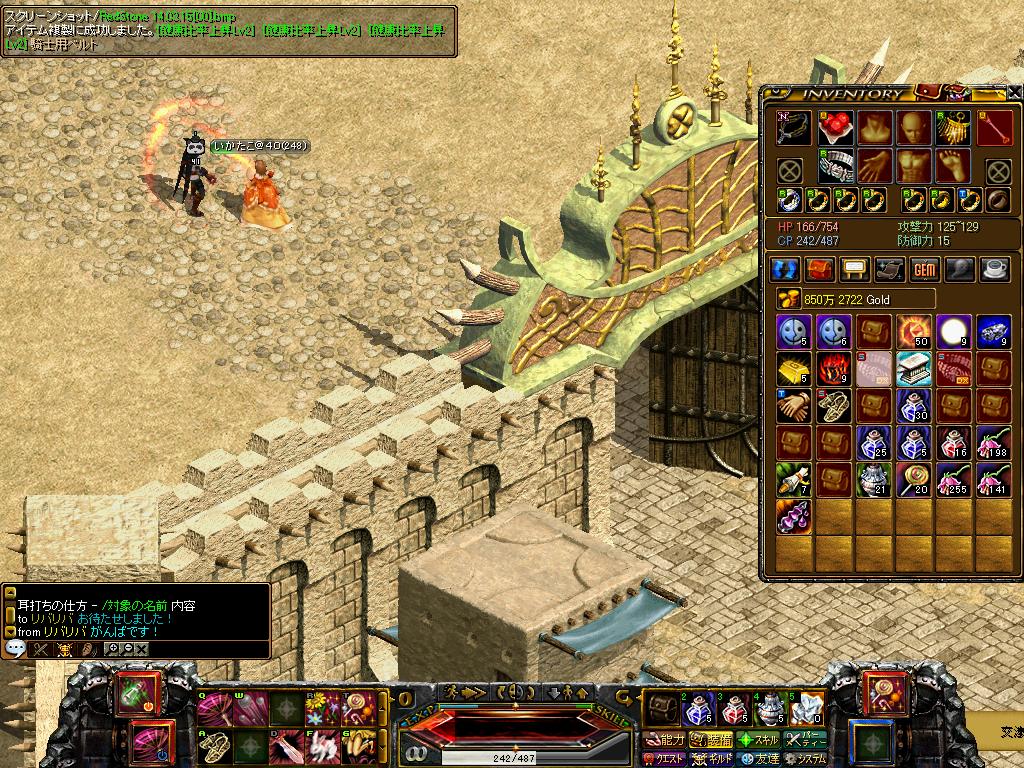Open the クエスト quest log

pos(663,759)
